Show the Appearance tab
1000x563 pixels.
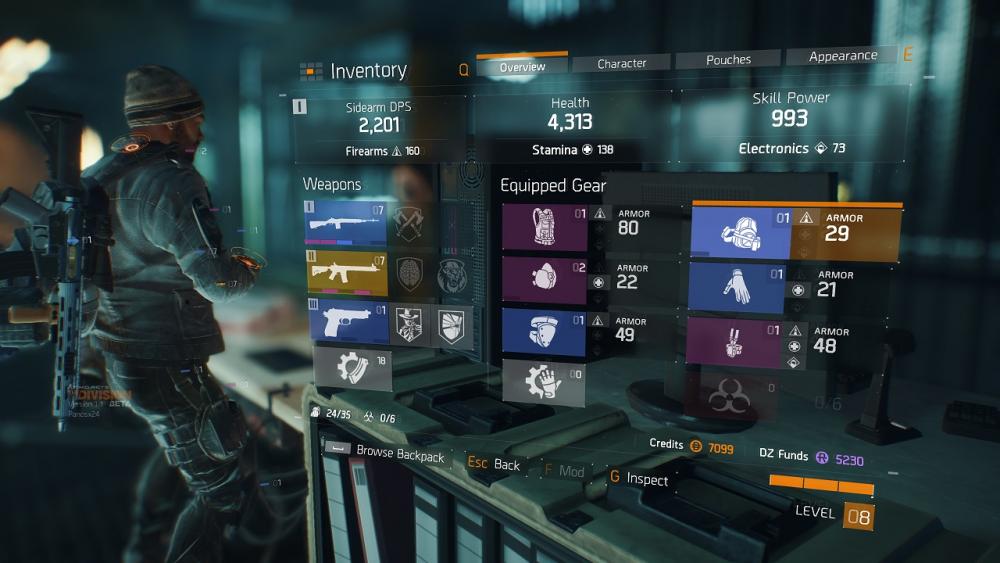pyautogui.click(x=843, y=57)
